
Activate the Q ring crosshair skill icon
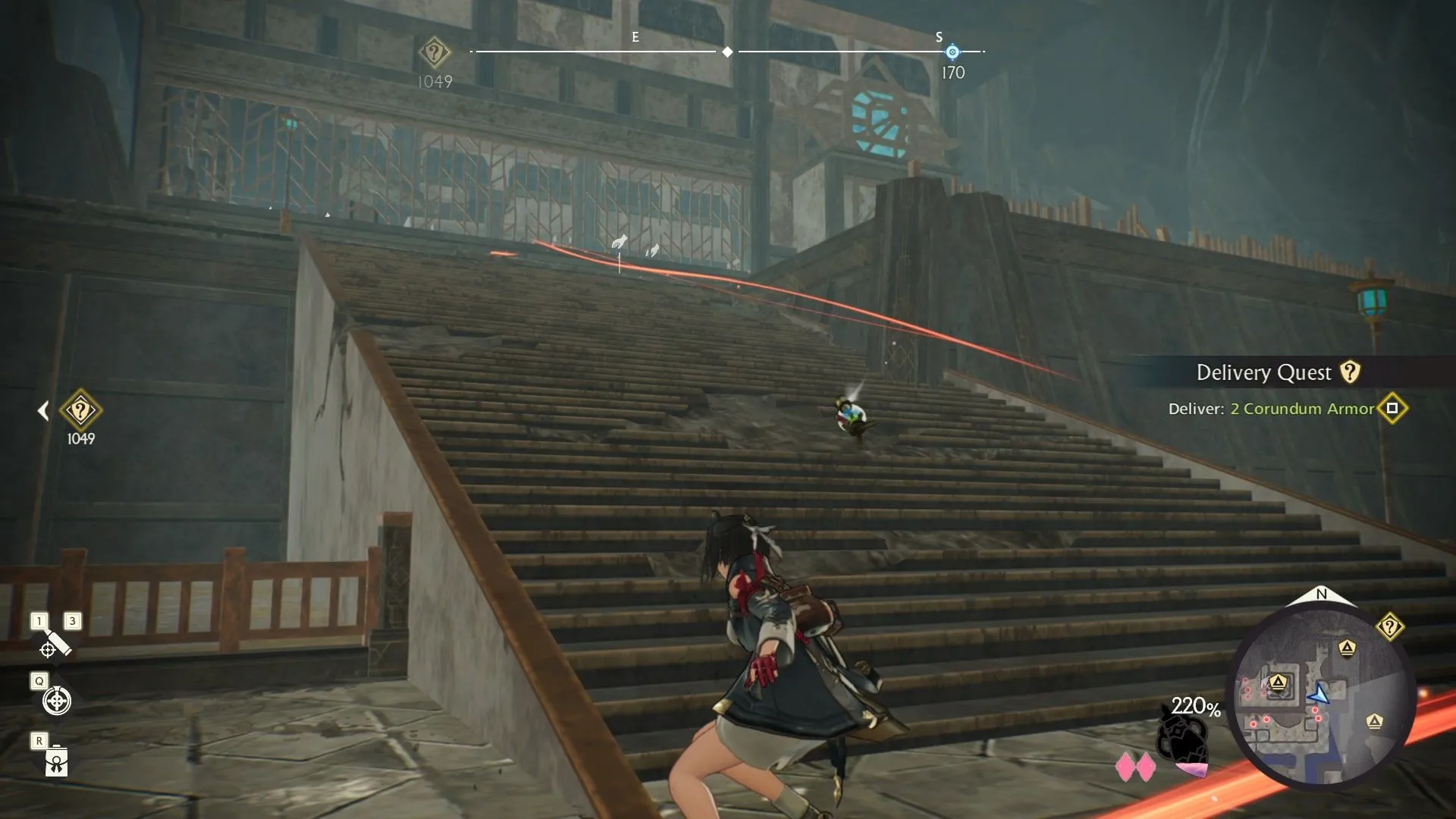coord(56,701)
